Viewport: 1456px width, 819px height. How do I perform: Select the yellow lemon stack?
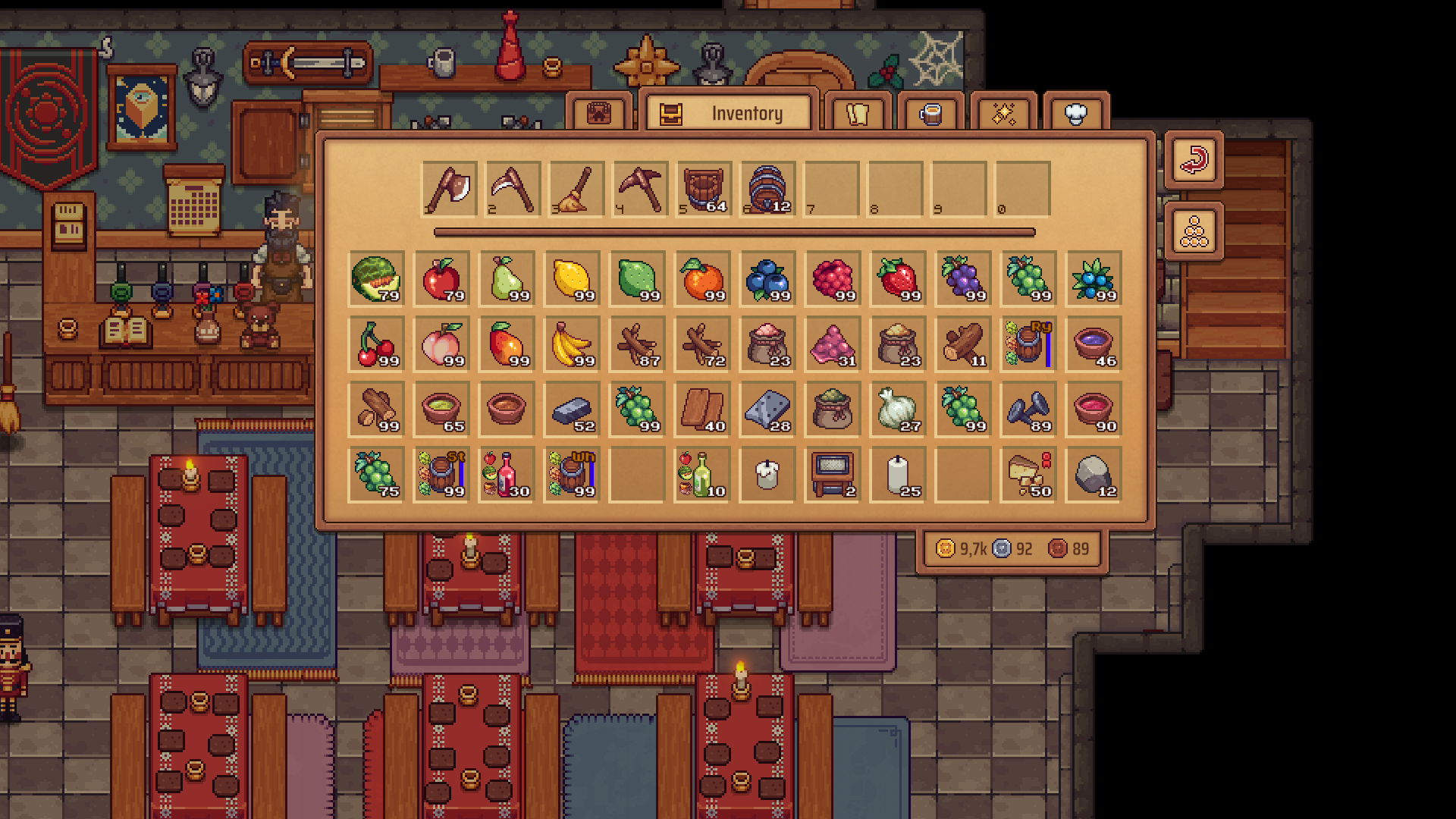pos(572,278)
